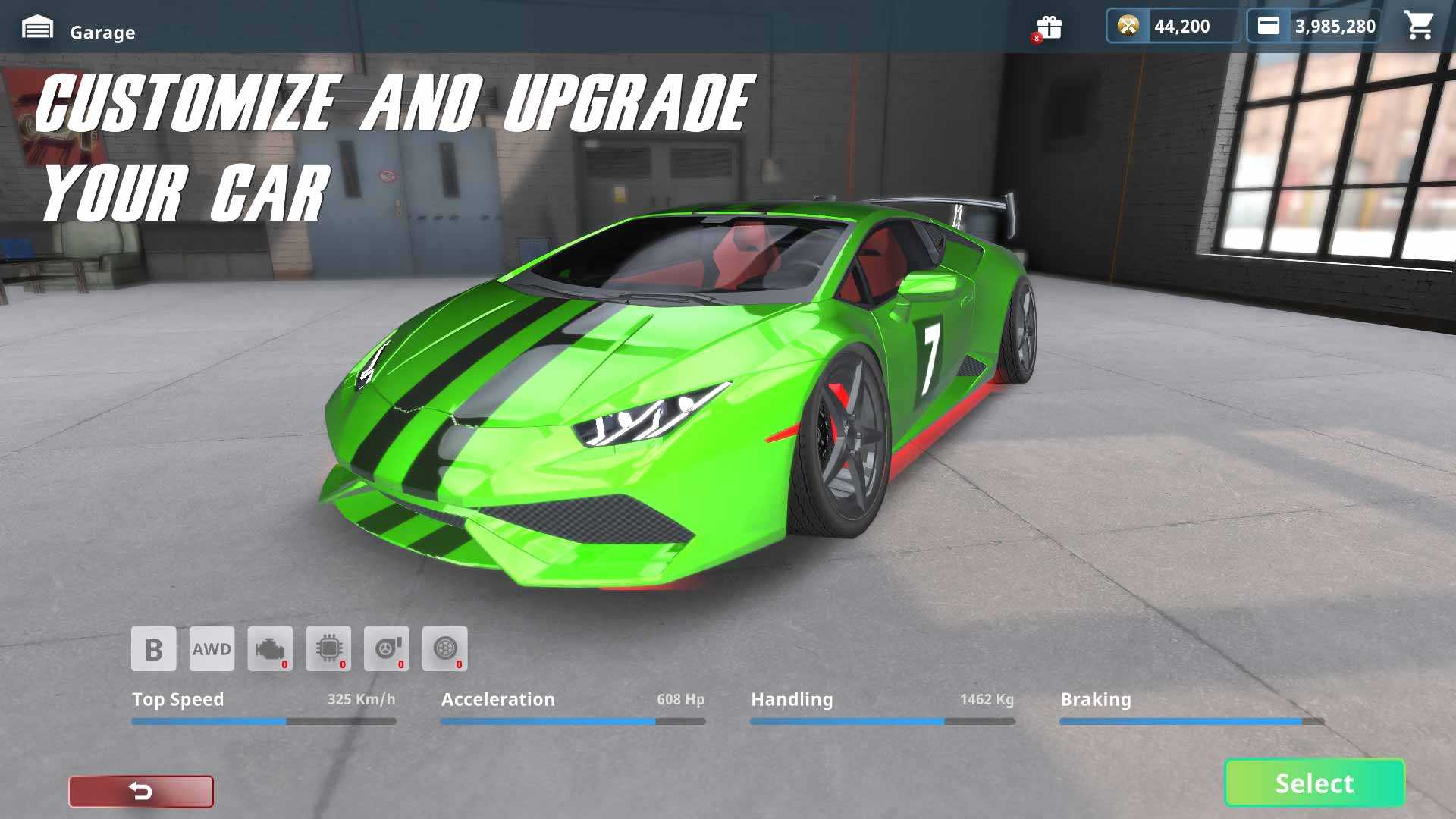Open the wheel upgrade icon
This screenshot has width=1456, height=819.
(x=445, y=649)
